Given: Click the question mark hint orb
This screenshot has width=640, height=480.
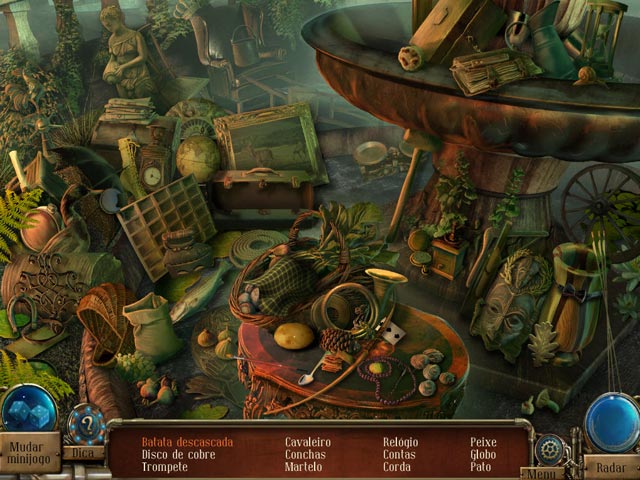Looking at the screenshot, I should pos(86,423).
